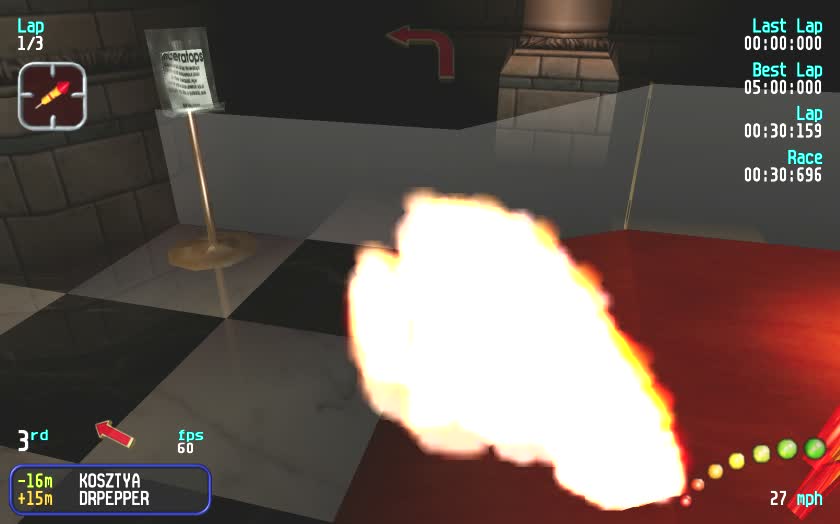This screenshot has height=524, width=840.
Task: Click the KOSZTYA row in the racer list
Action: tap(110, 481)
